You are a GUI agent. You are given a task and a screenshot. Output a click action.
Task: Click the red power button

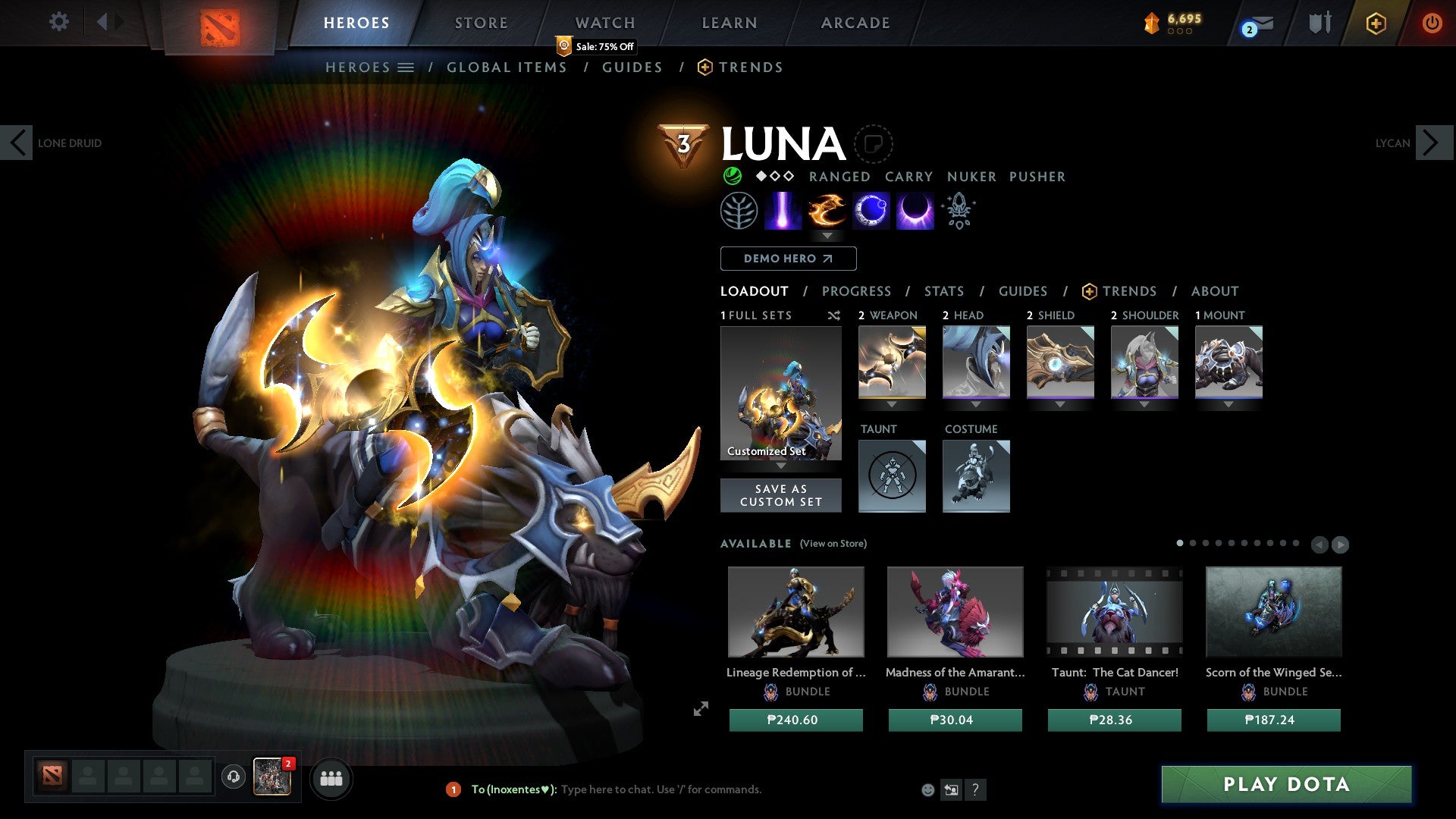(1432, 23)
